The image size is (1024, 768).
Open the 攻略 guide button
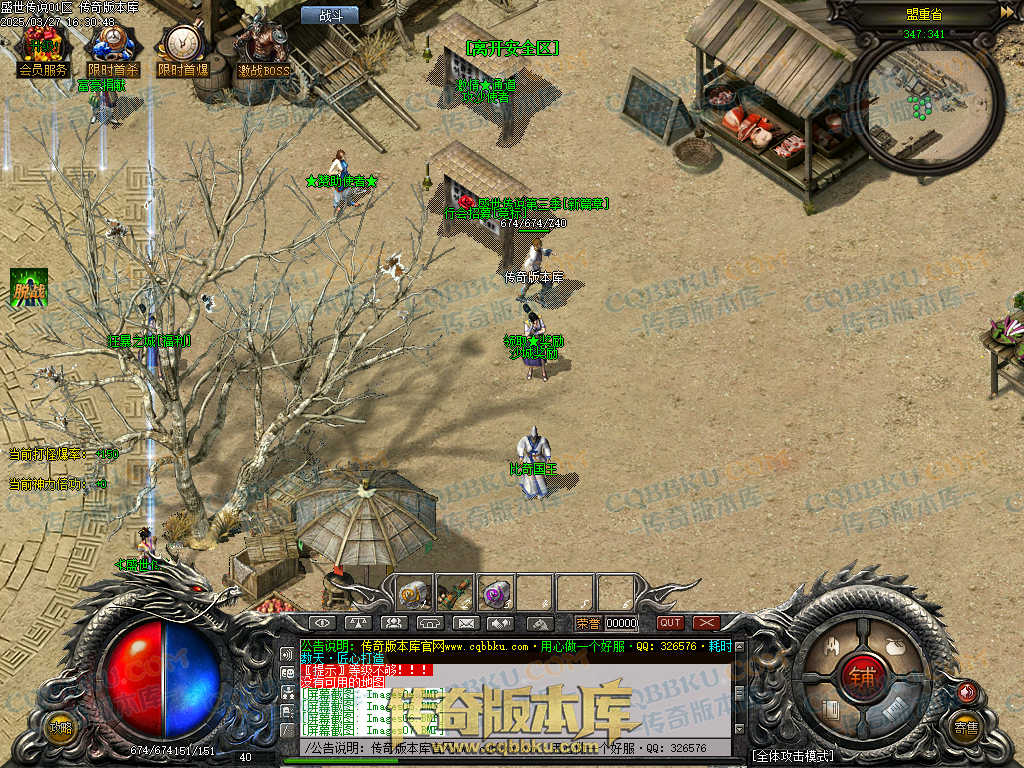(x=61, y=727)
